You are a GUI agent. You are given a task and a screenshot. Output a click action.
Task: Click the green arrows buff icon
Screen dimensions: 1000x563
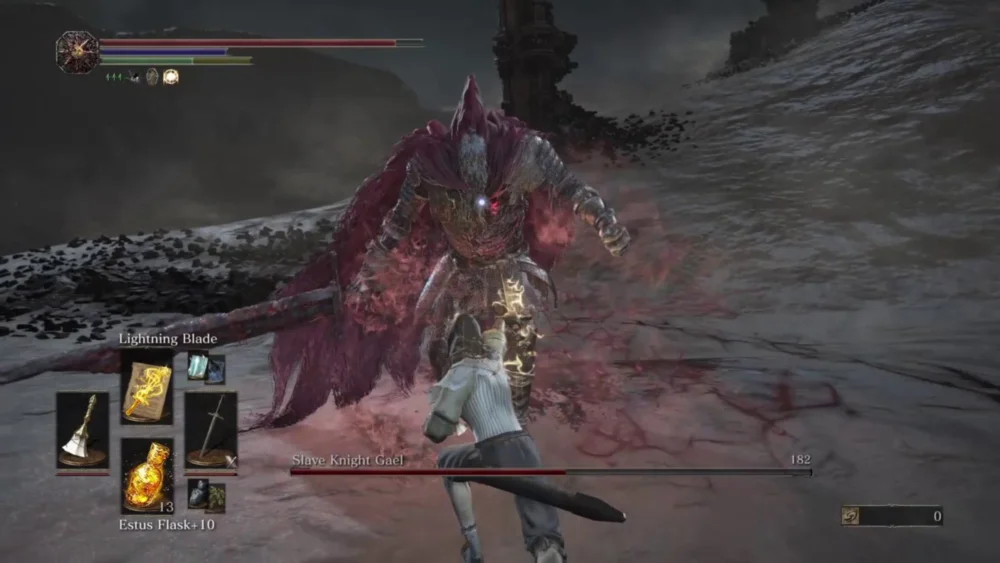(x=116, y=76)
